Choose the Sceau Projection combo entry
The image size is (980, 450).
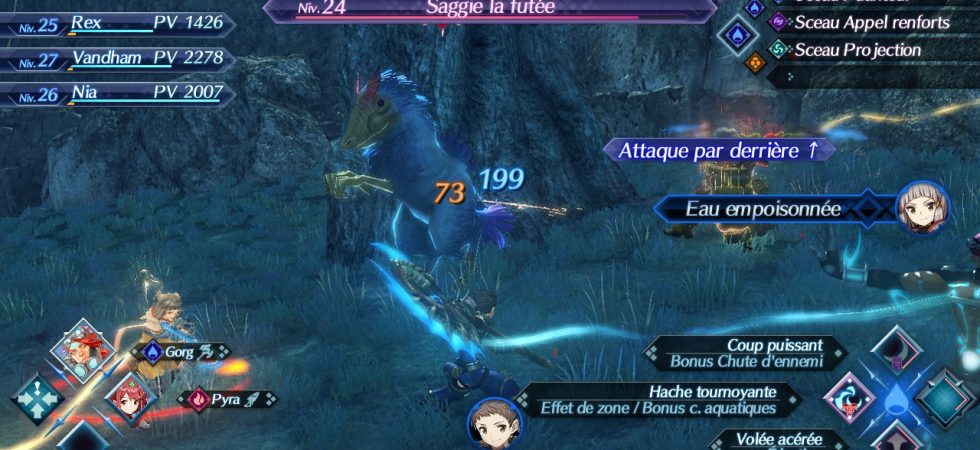point(858,49)
